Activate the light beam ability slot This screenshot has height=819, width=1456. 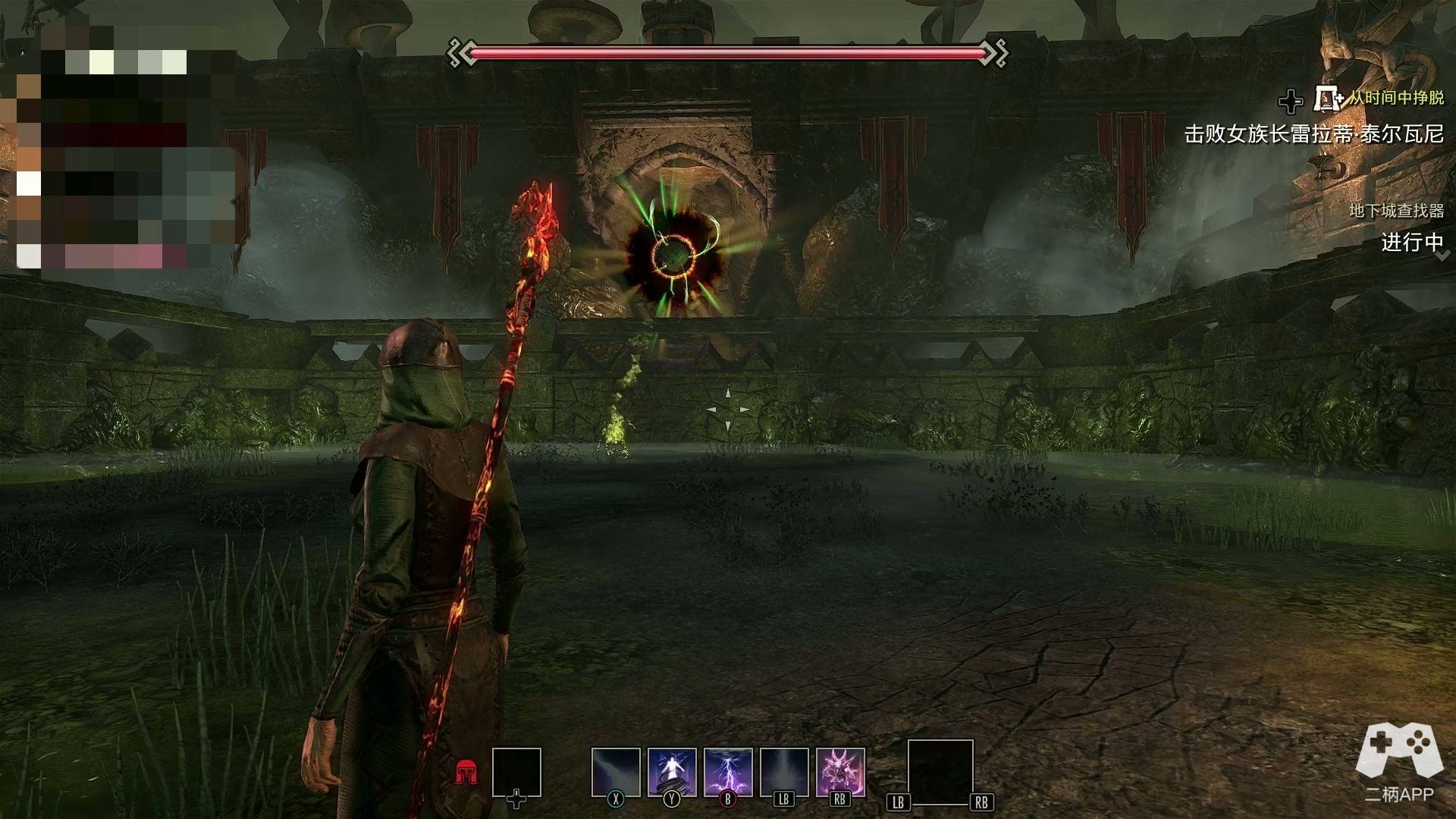click(615, 772)
